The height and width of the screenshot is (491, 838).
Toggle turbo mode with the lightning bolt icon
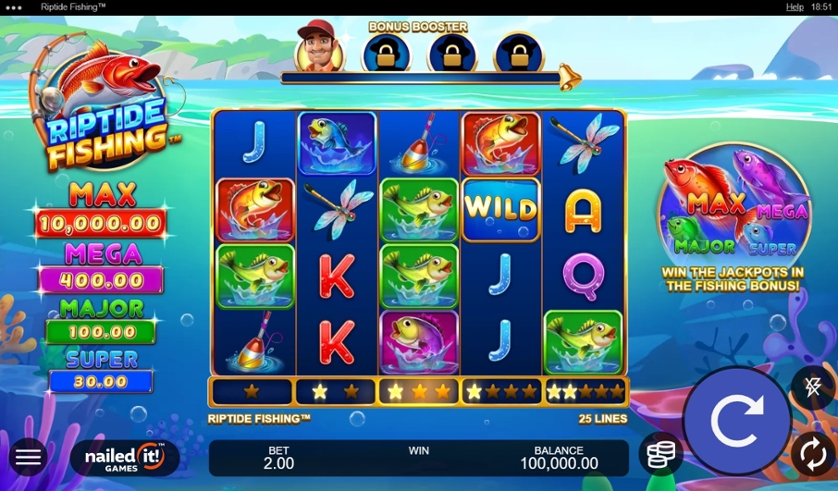pyautogui.click(x=811, y=386)
